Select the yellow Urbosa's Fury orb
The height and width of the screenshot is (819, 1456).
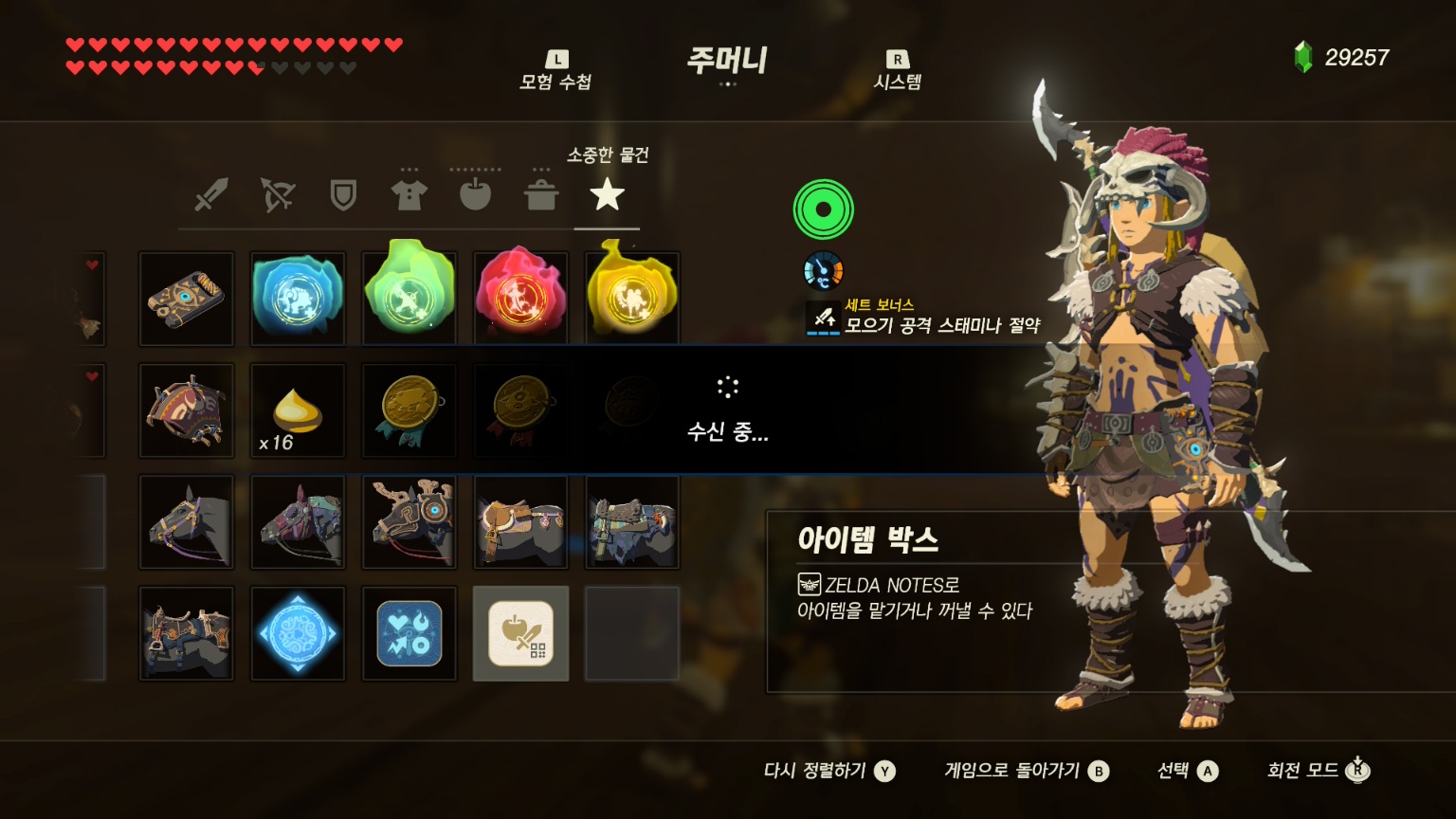632,296
